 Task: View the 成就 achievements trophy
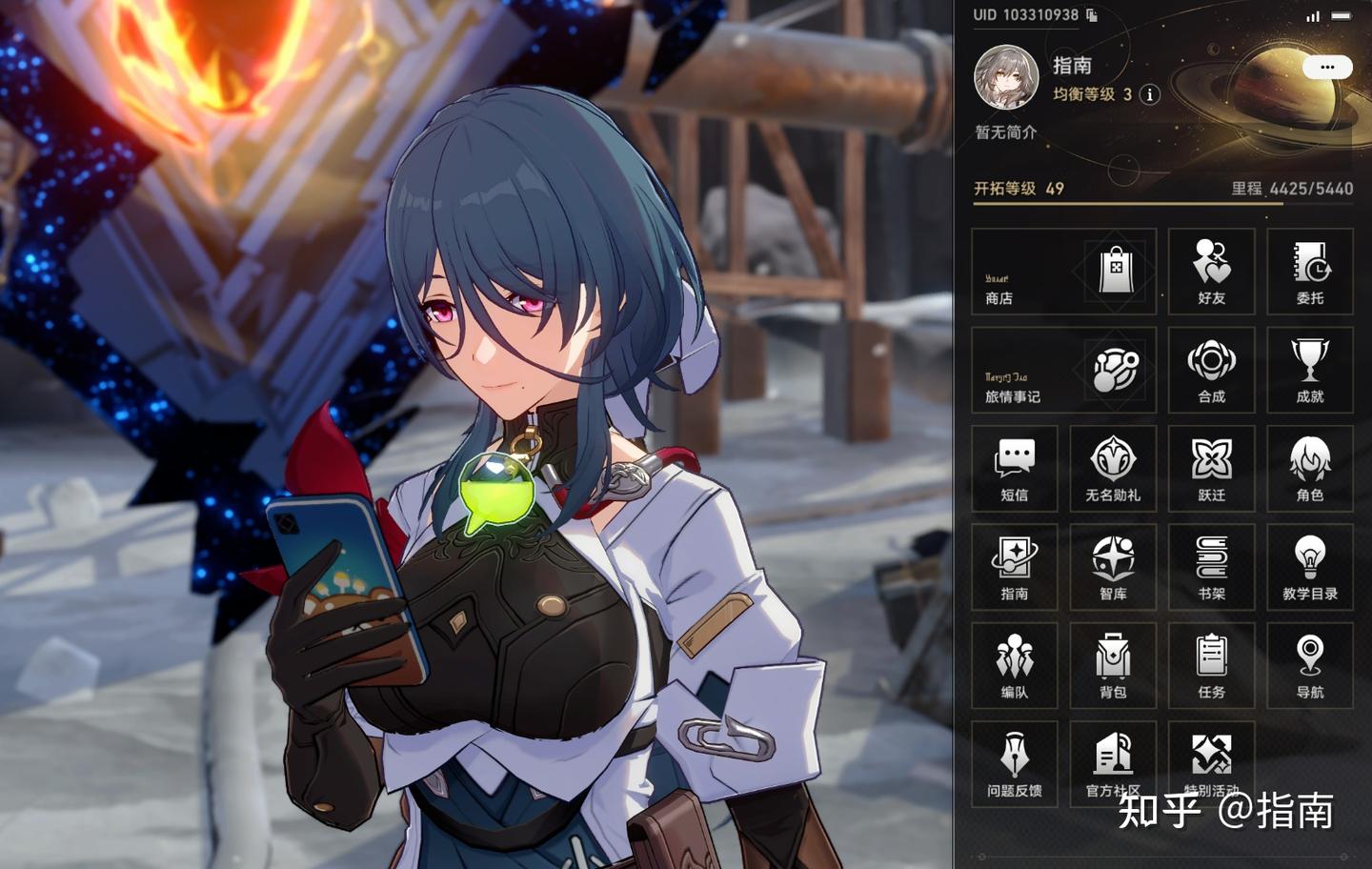click(x=1310, y=370)
